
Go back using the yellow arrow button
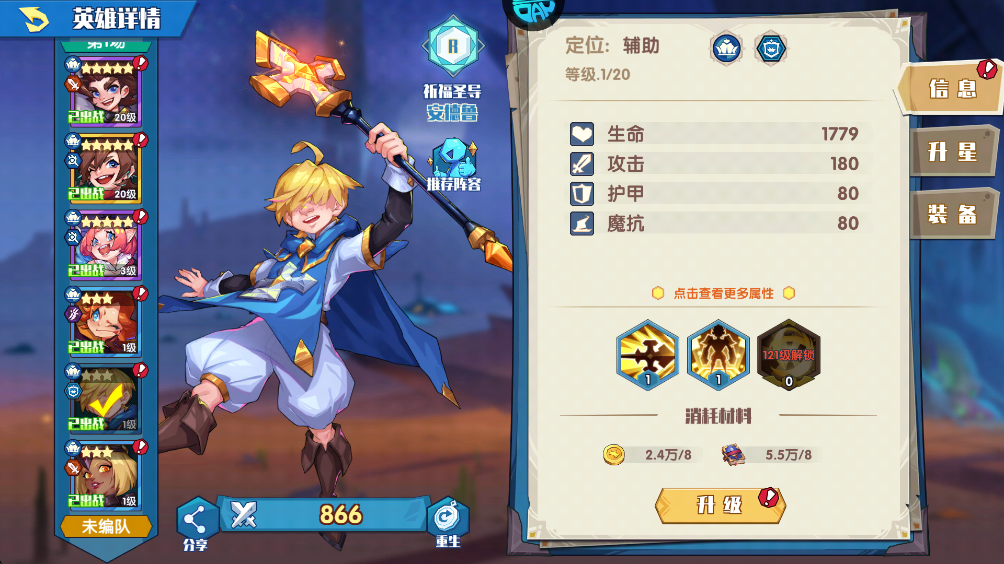point(34,17)
